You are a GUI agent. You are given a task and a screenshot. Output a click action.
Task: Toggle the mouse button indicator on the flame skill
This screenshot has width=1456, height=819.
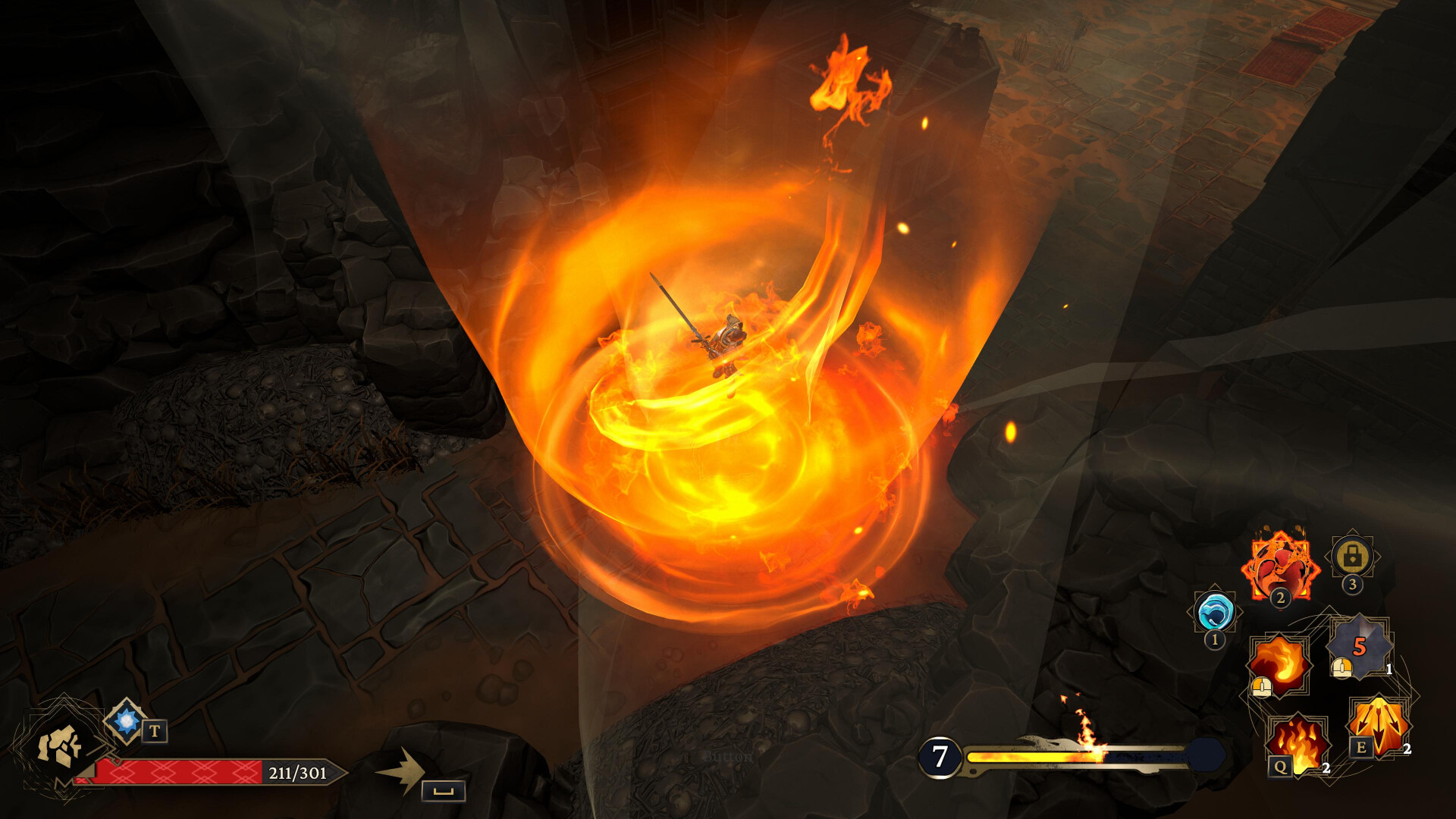tap(1261, 687)
